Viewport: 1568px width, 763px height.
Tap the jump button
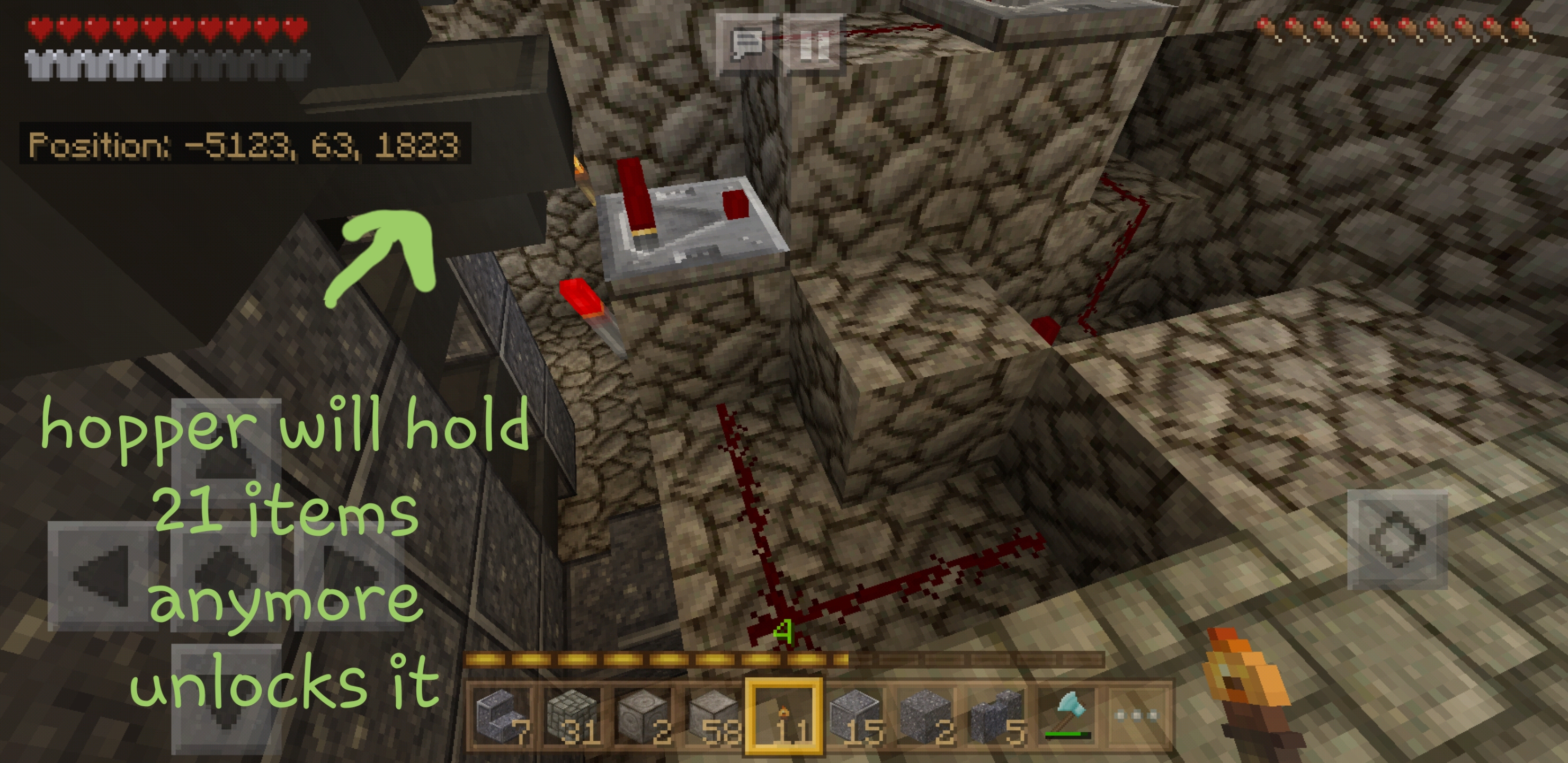(x=1397, y=539)
